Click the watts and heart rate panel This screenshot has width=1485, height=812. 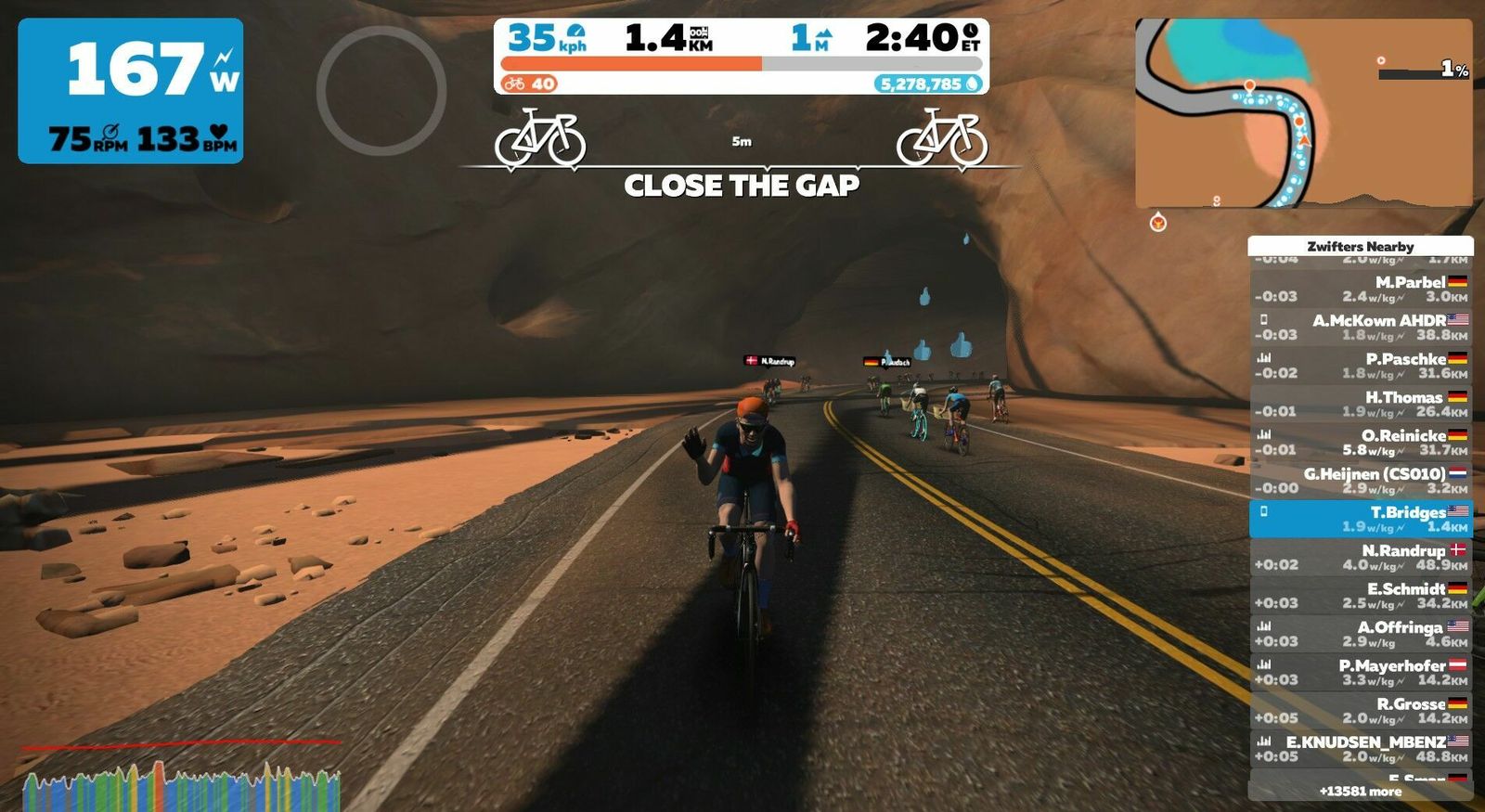(131, 91)
